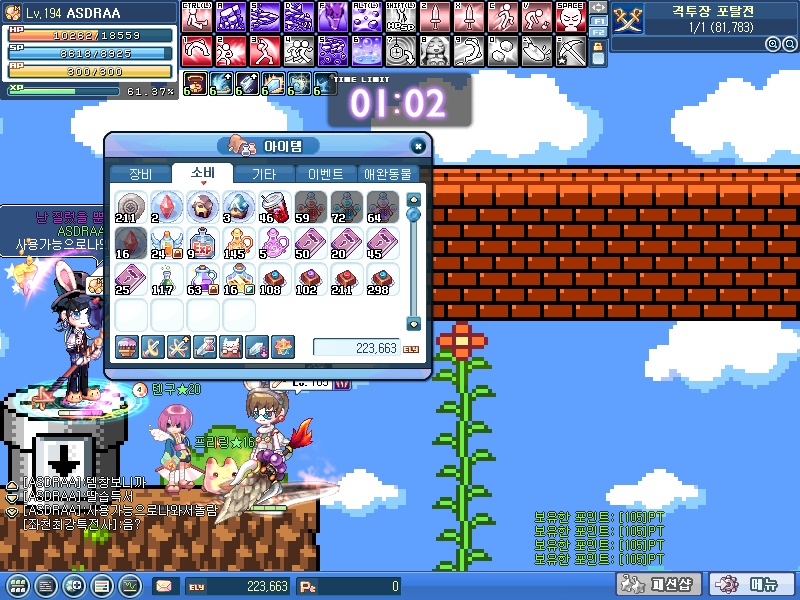Switch to the 장비 equipment tab

[x=140, y=173]
